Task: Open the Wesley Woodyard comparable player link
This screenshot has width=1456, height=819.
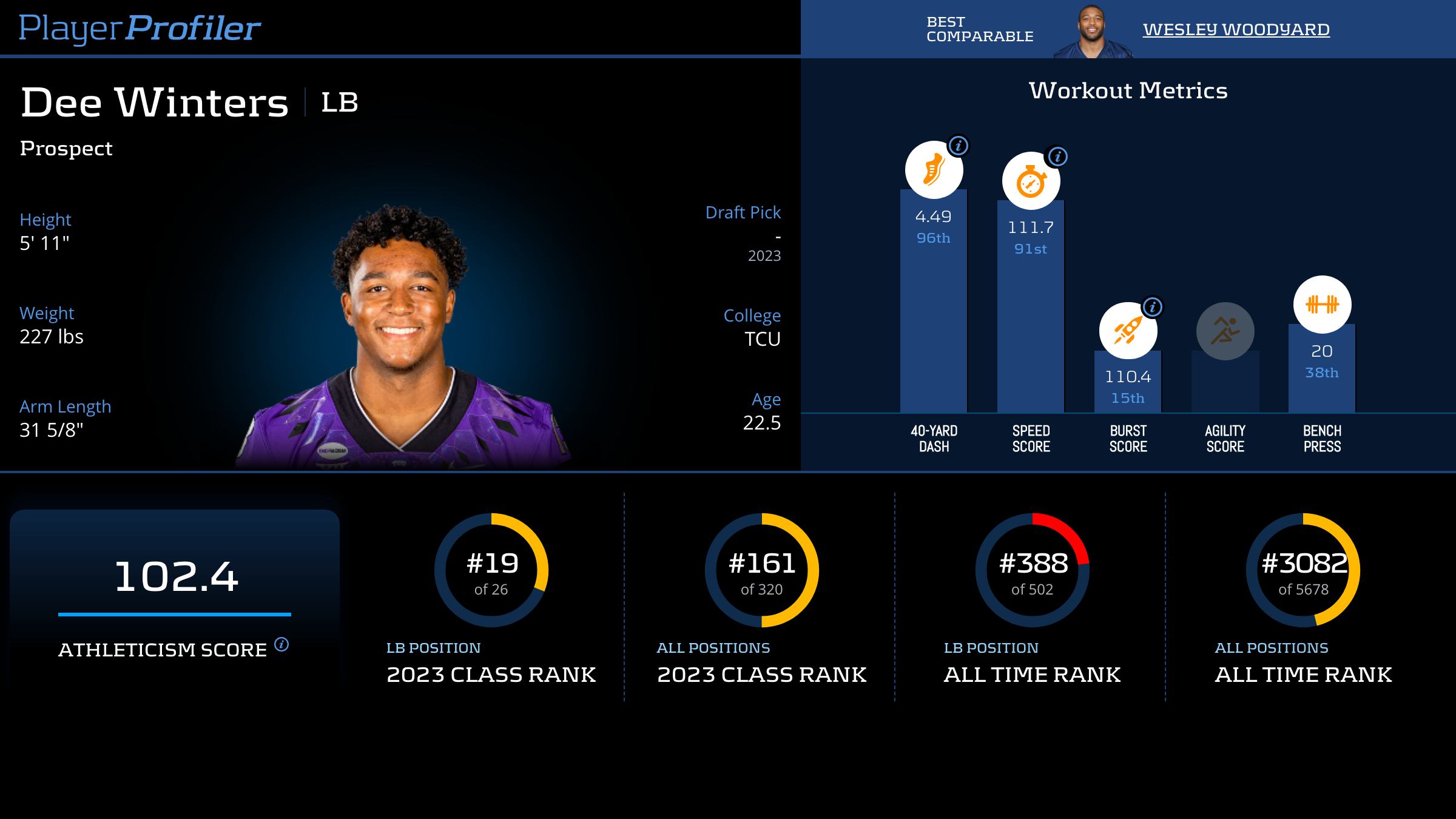Action: point(1236,29)
